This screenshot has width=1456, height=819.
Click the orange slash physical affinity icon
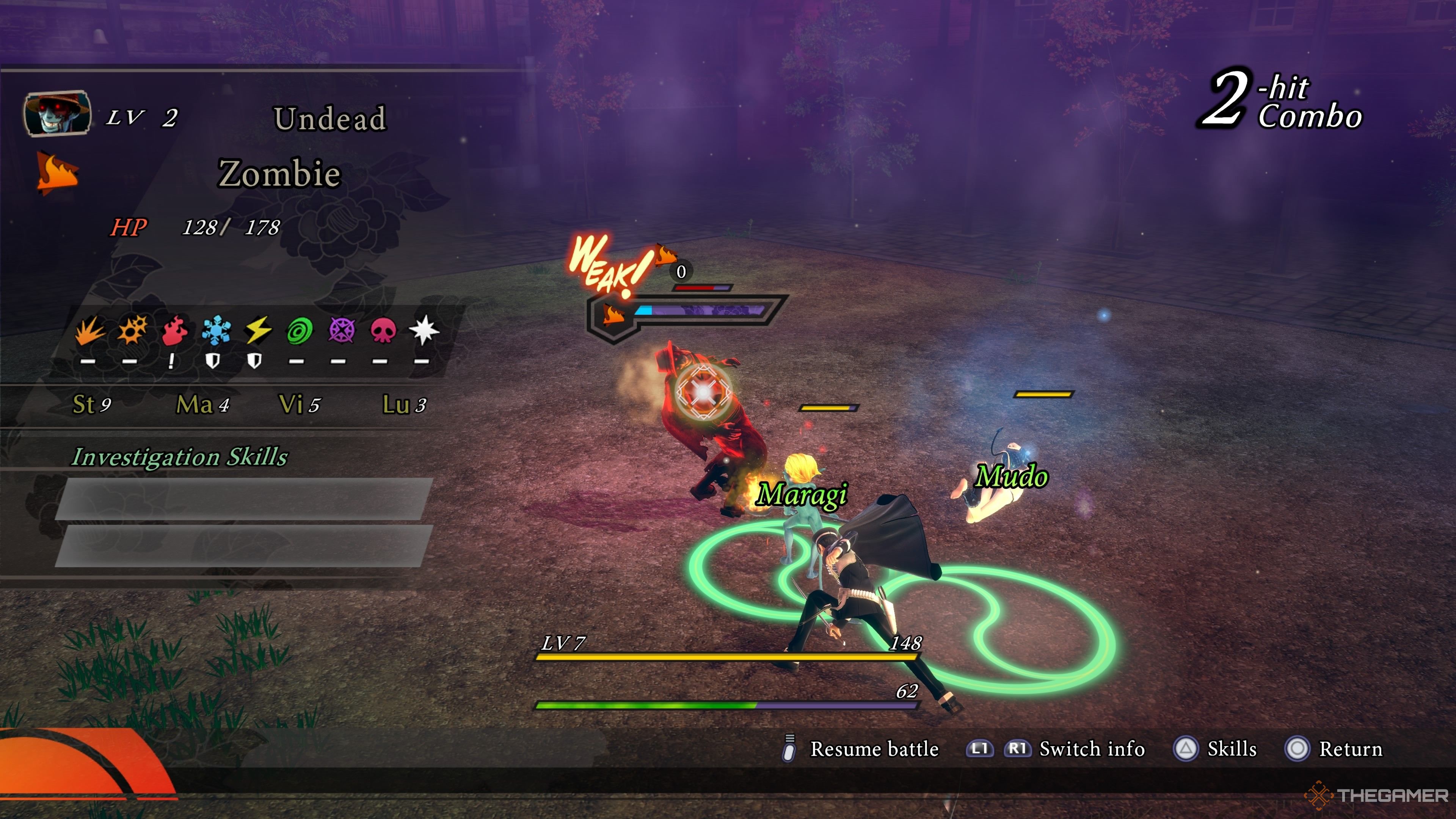tap(89, 330)
